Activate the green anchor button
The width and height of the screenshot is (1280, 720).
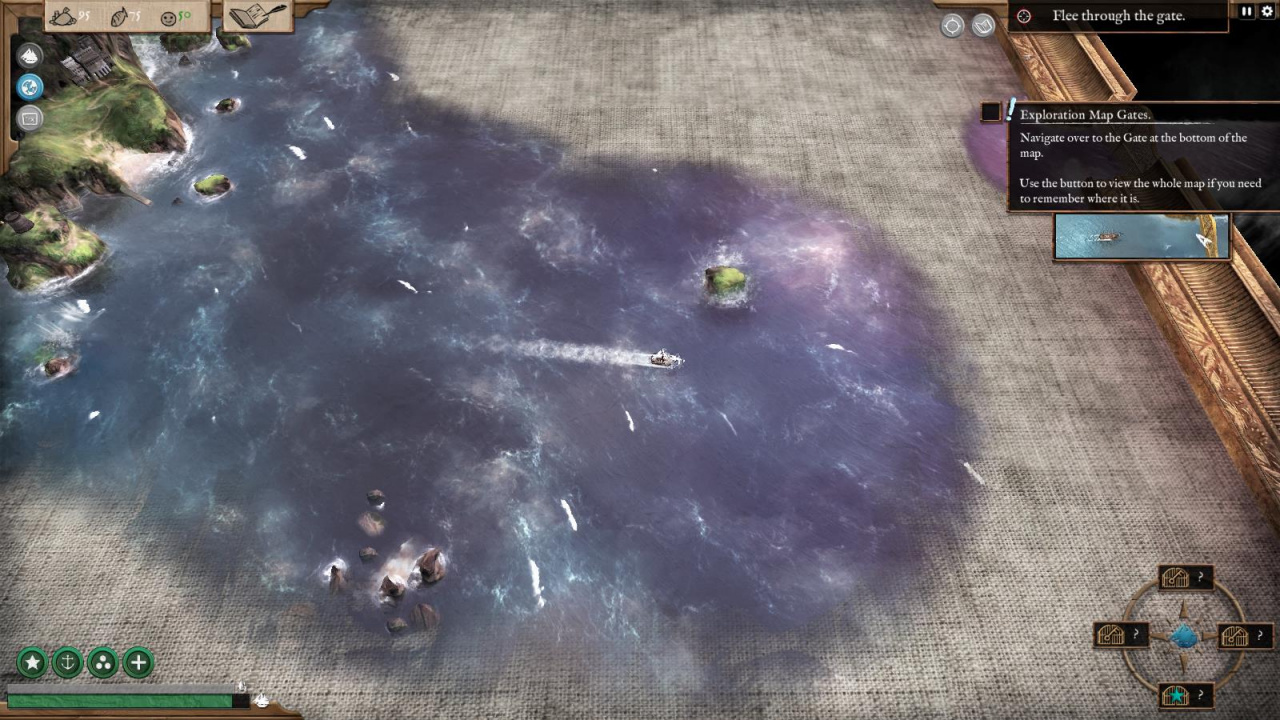(67, 662)
